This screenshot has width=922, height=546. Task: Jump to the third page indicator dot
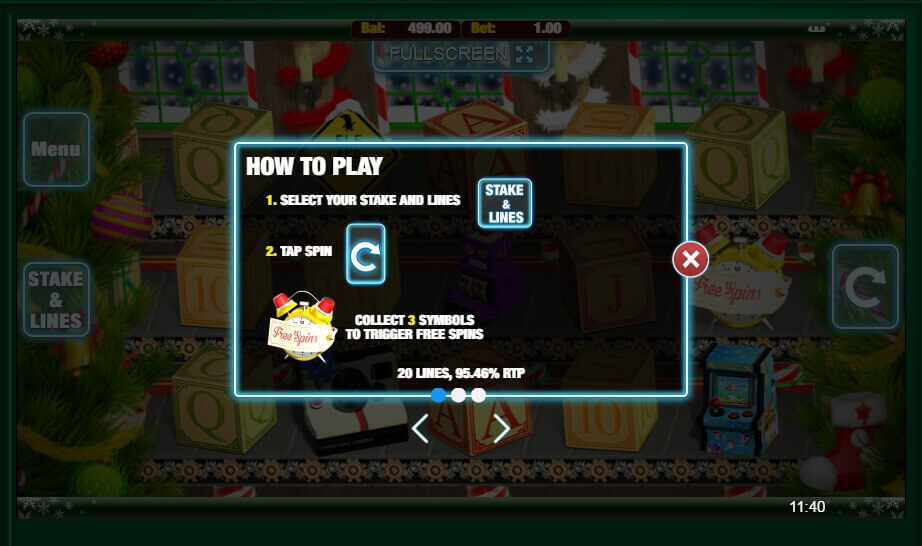click(x=478, y=395)
